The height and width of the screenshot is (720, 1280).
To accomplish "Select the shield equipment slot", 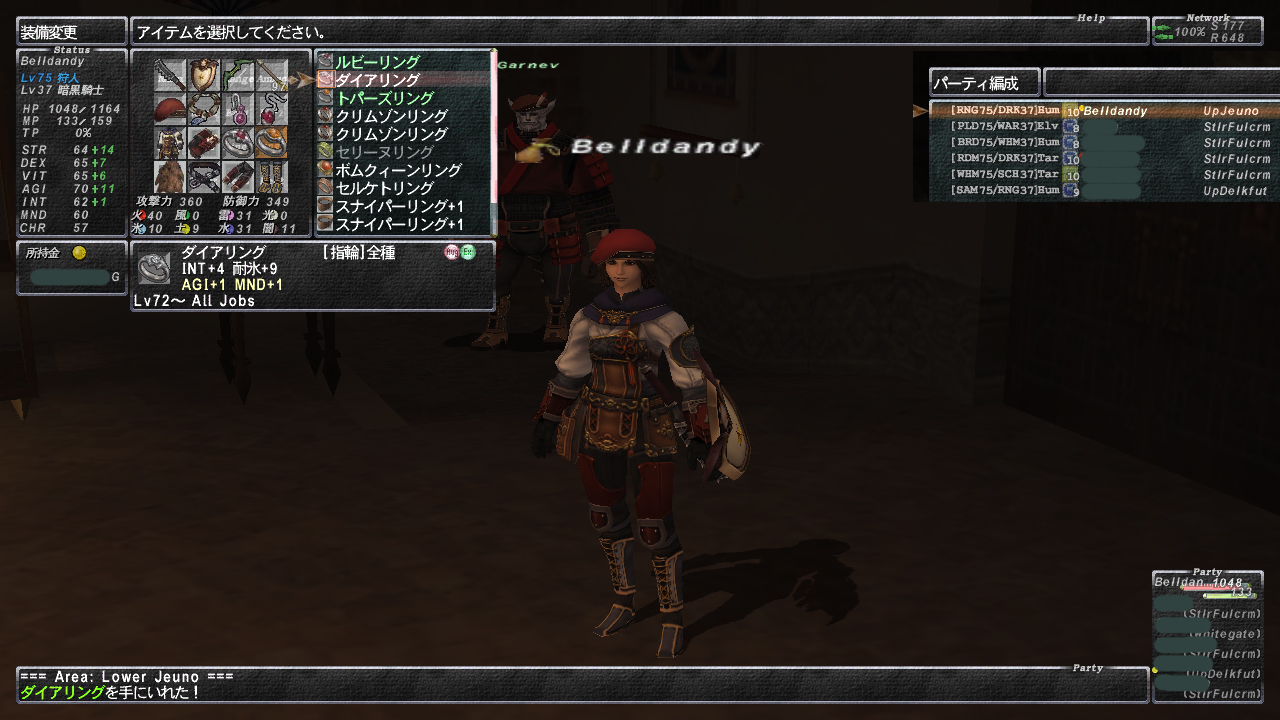I will point(204,76).
